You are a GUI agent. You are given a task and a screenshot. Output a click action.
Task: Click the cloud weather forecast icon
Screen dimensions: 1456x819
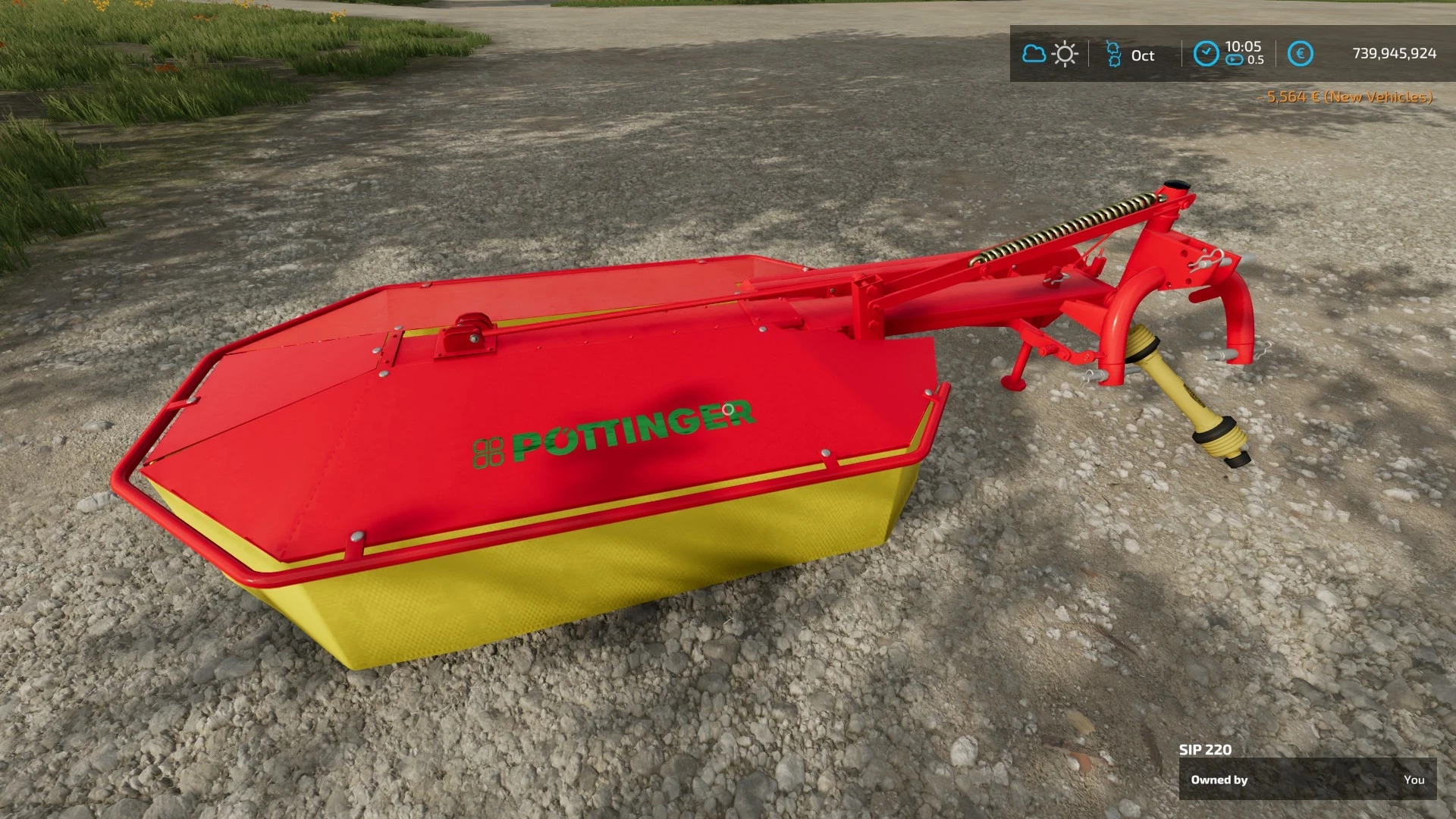point(1034,54)
